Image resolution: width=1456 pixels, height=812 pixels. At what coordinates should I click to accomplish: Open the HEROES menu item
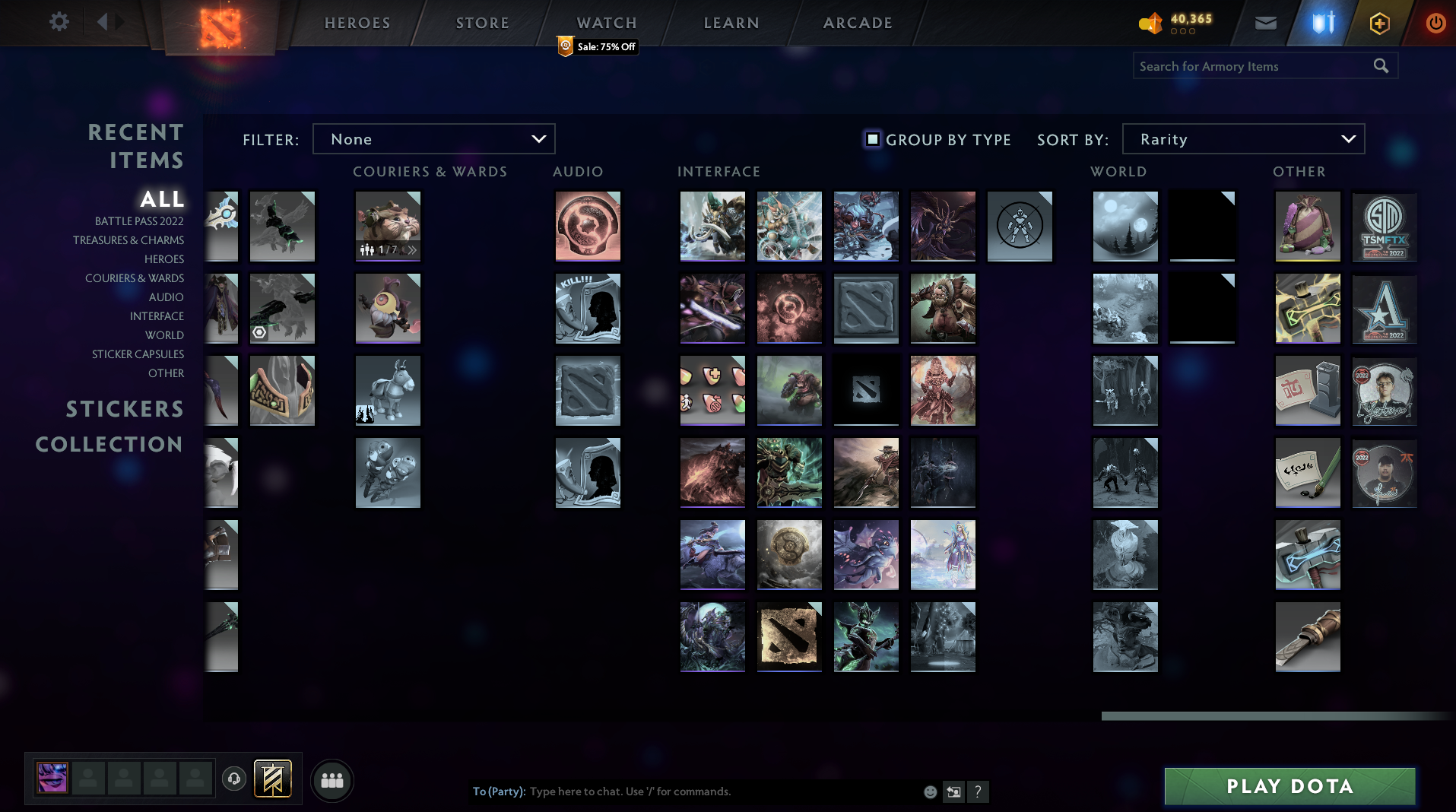point(357,23)
